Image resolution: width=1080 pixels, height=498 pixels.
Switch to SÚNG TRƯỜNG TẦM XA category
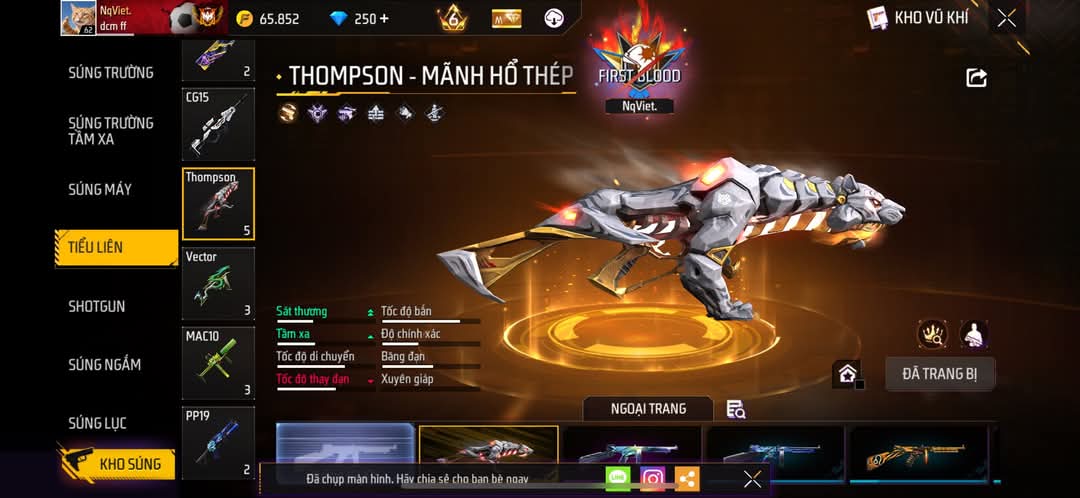(111, 131)
